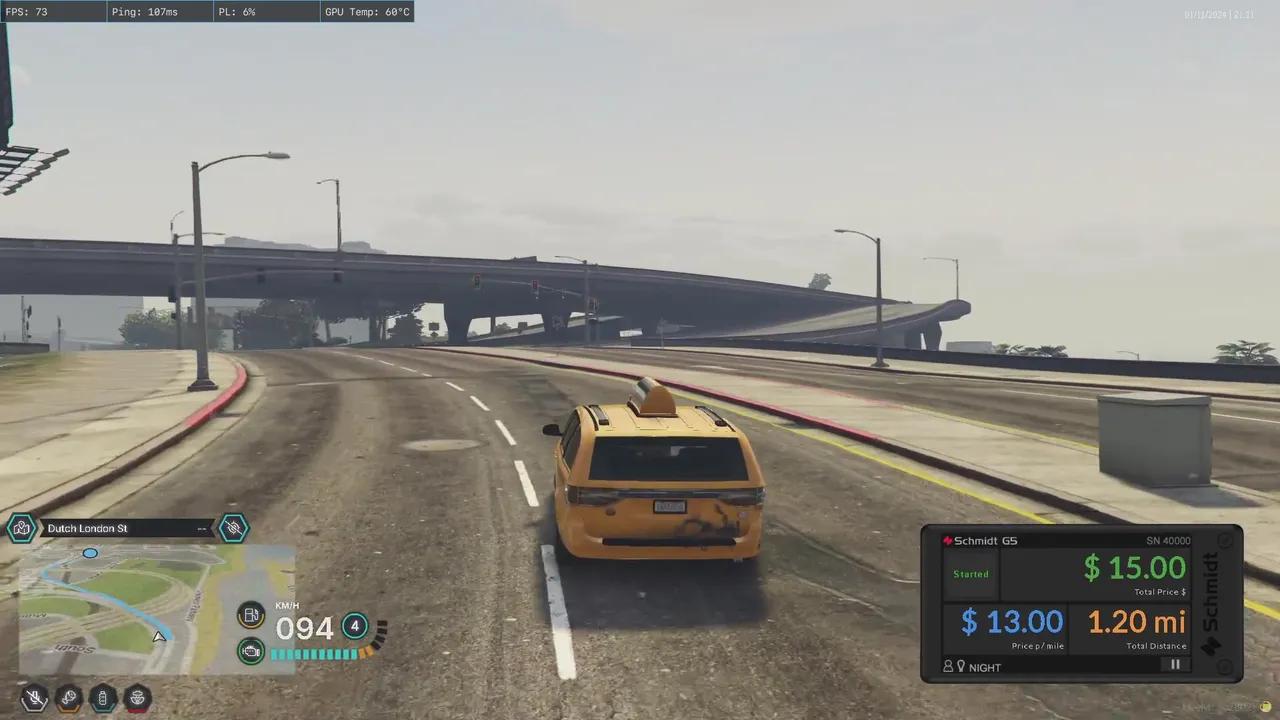This screenshot has width=1280, height=720.
Task: Click the voice range ear icon bottom left
Action: [x=69, y=698]
